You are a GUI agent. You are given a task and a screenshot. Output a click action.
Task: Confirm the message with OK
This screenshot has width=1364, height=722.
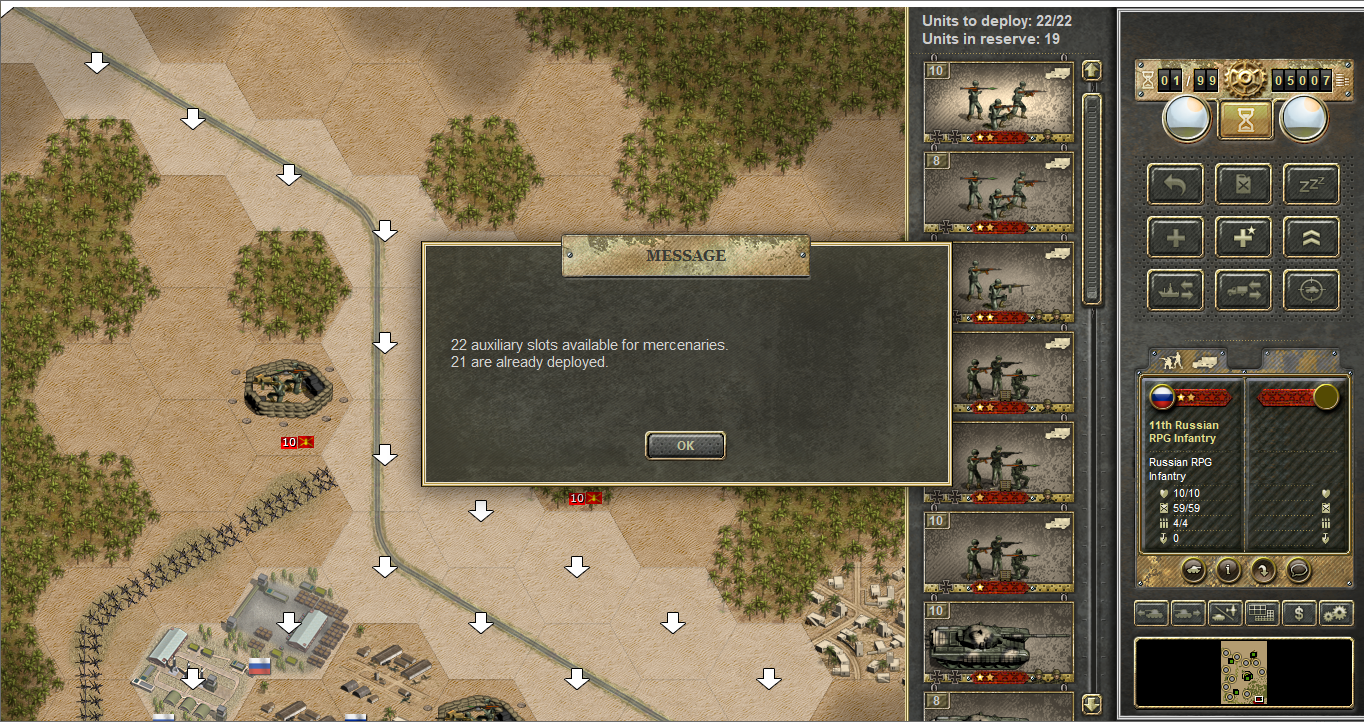click(x=685, y=446)
